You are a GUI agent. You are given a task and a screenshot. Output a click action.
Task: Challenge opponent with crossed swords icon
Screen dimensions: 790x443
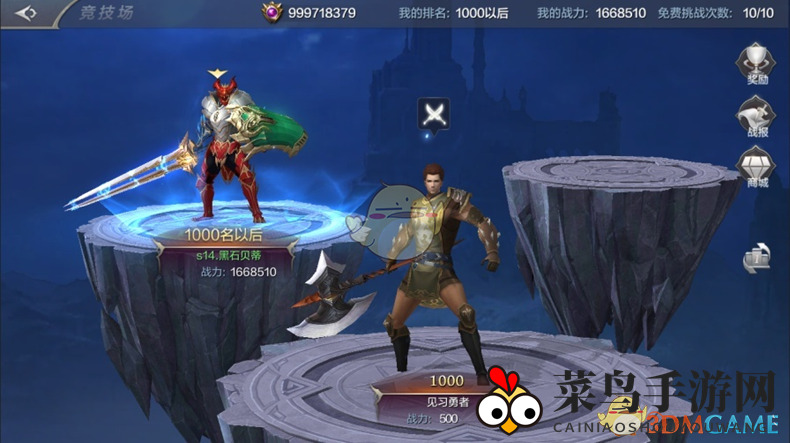[x=434, y=113]
